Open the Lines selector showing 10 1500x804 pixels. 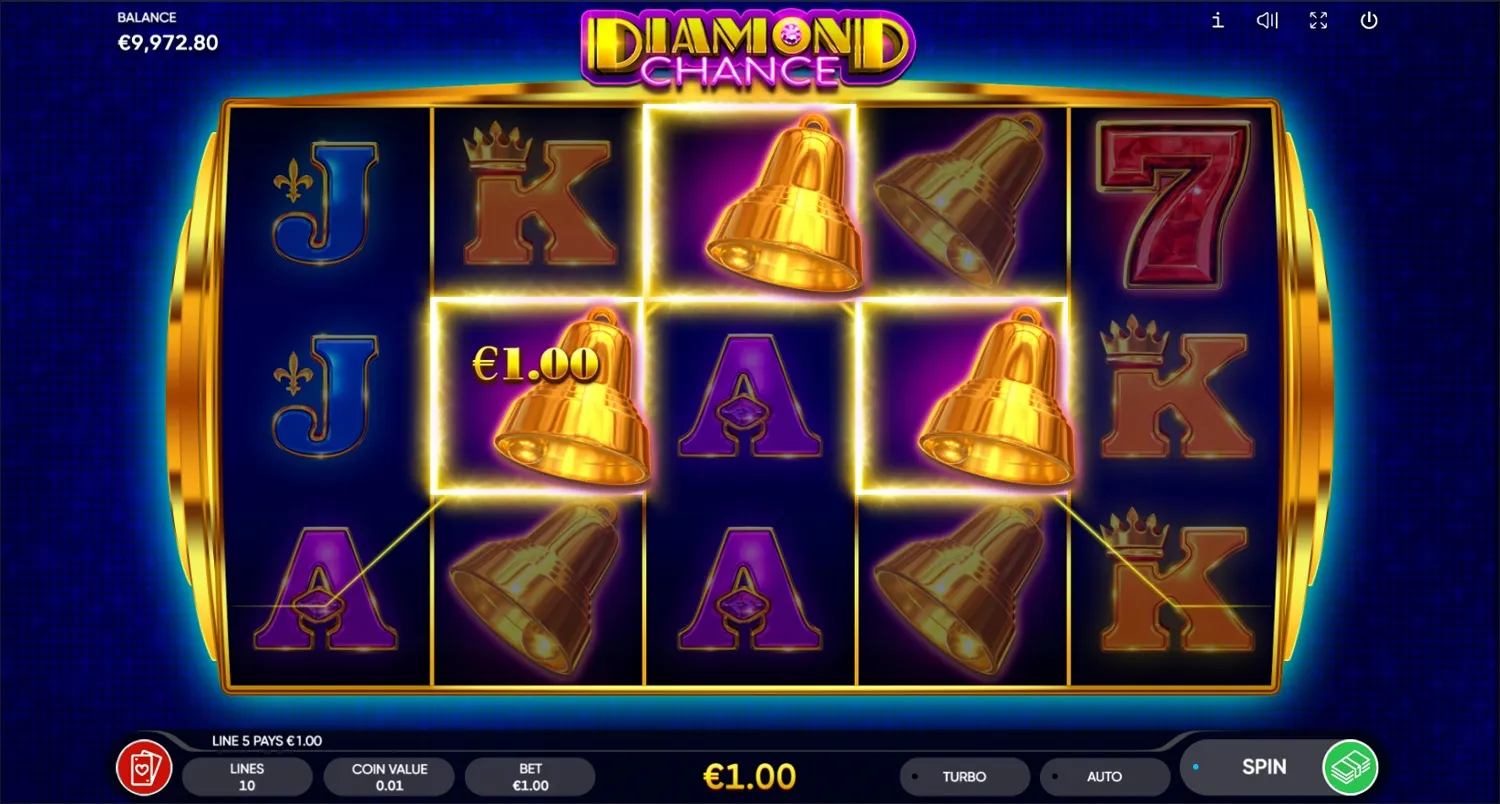click(247, 776)
